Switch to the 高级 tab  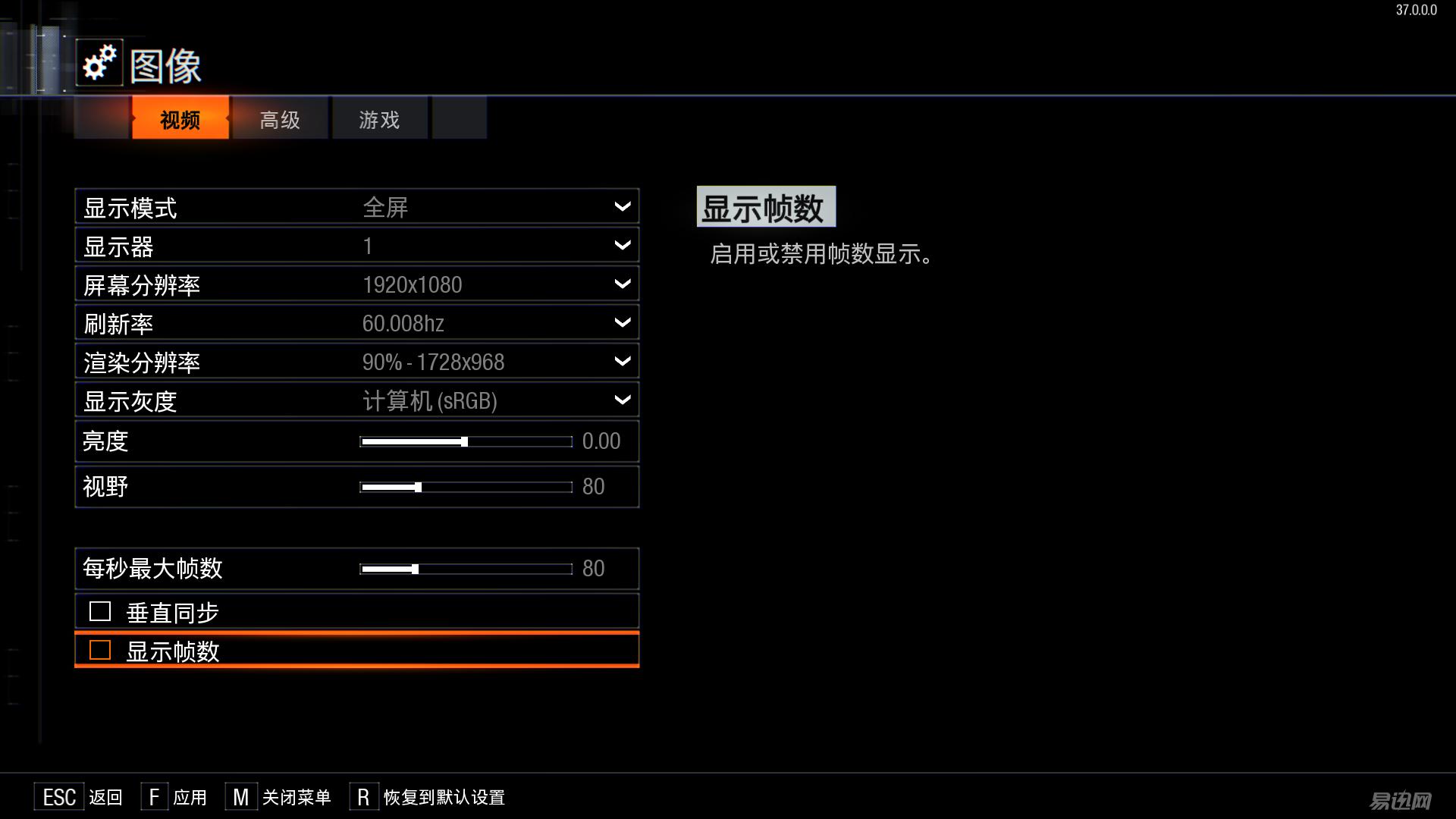point(279,119)
